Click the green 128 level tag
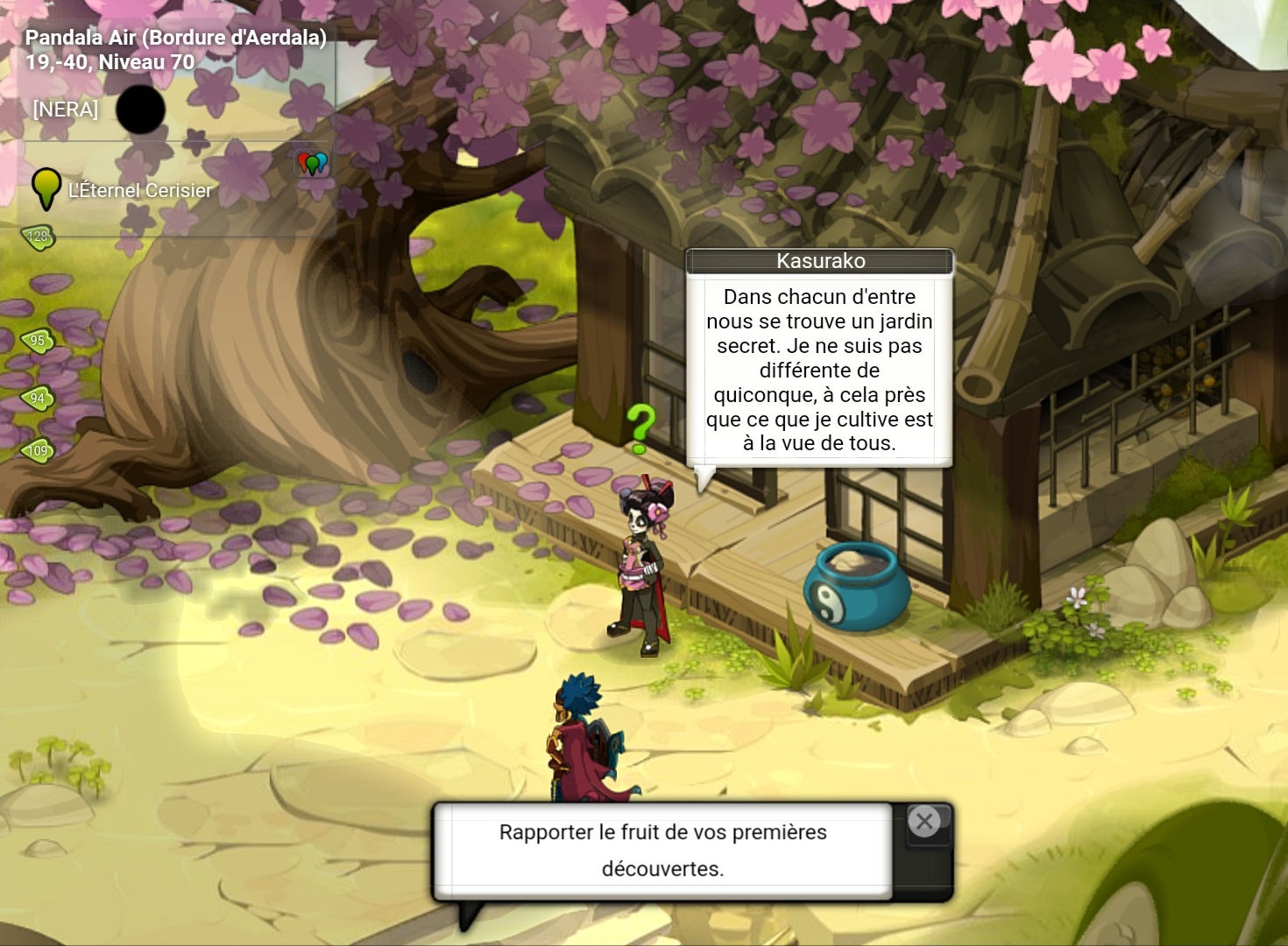 (x=39, y=236)
